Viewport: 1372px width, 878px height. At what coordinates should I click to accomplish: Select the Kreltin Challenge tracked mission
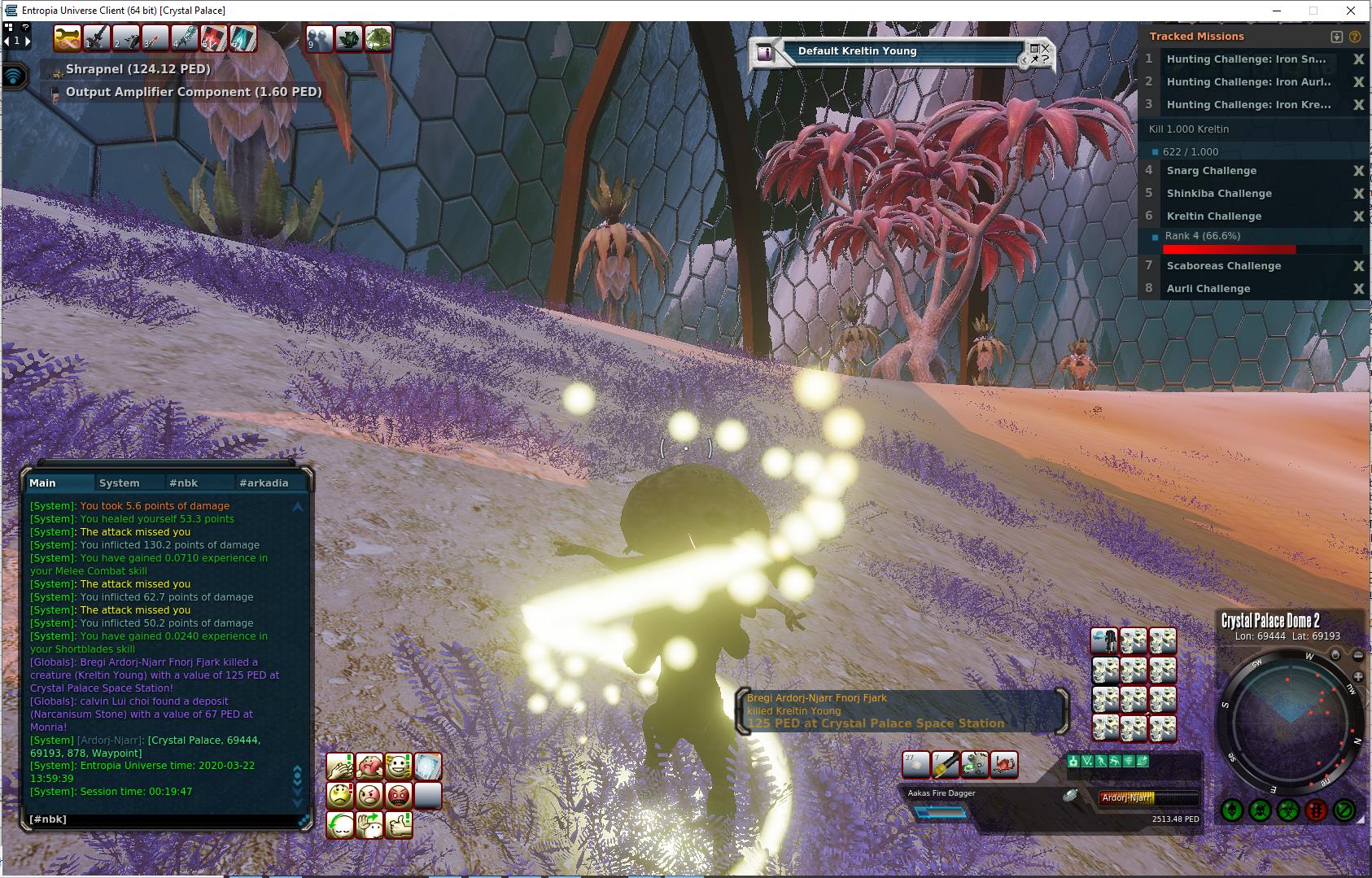1213,216
